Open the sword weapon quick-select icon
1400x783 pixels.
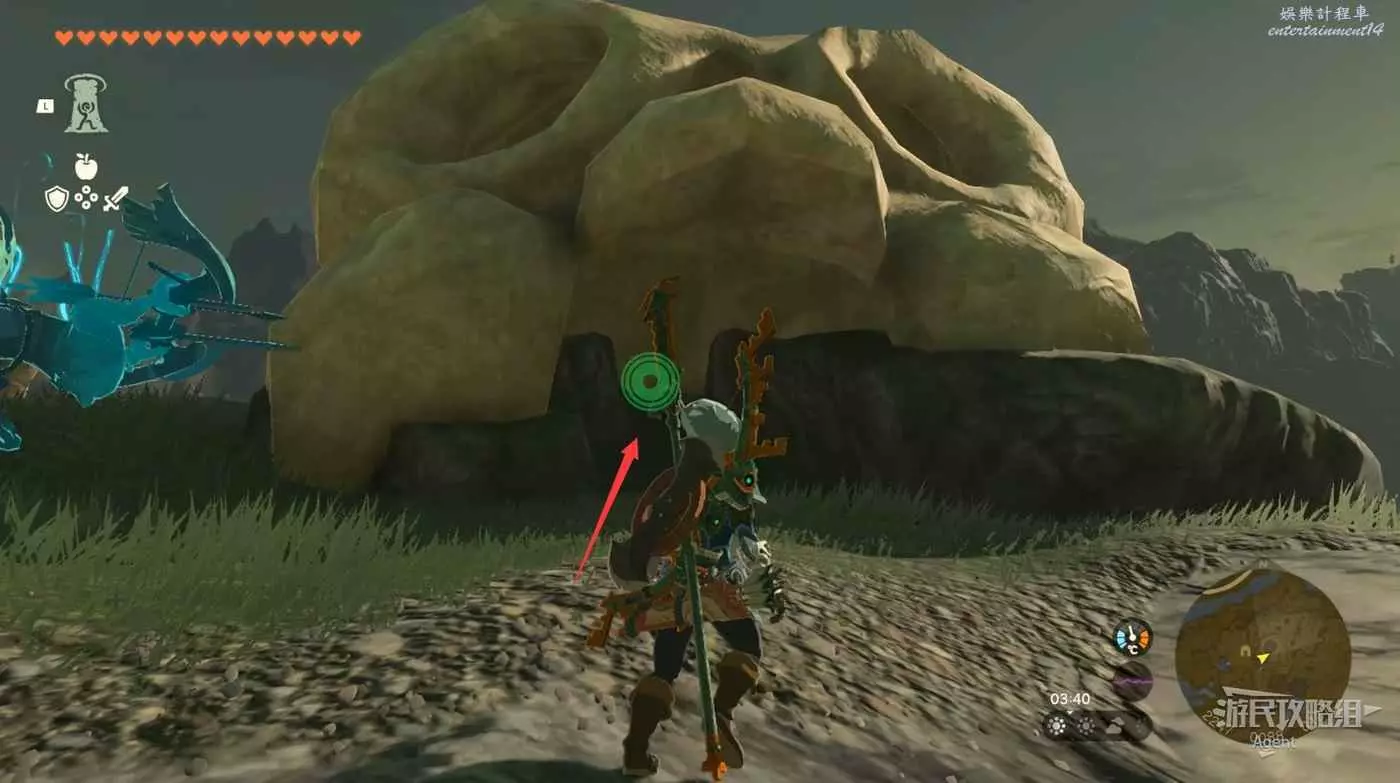[x=116, y=198]
